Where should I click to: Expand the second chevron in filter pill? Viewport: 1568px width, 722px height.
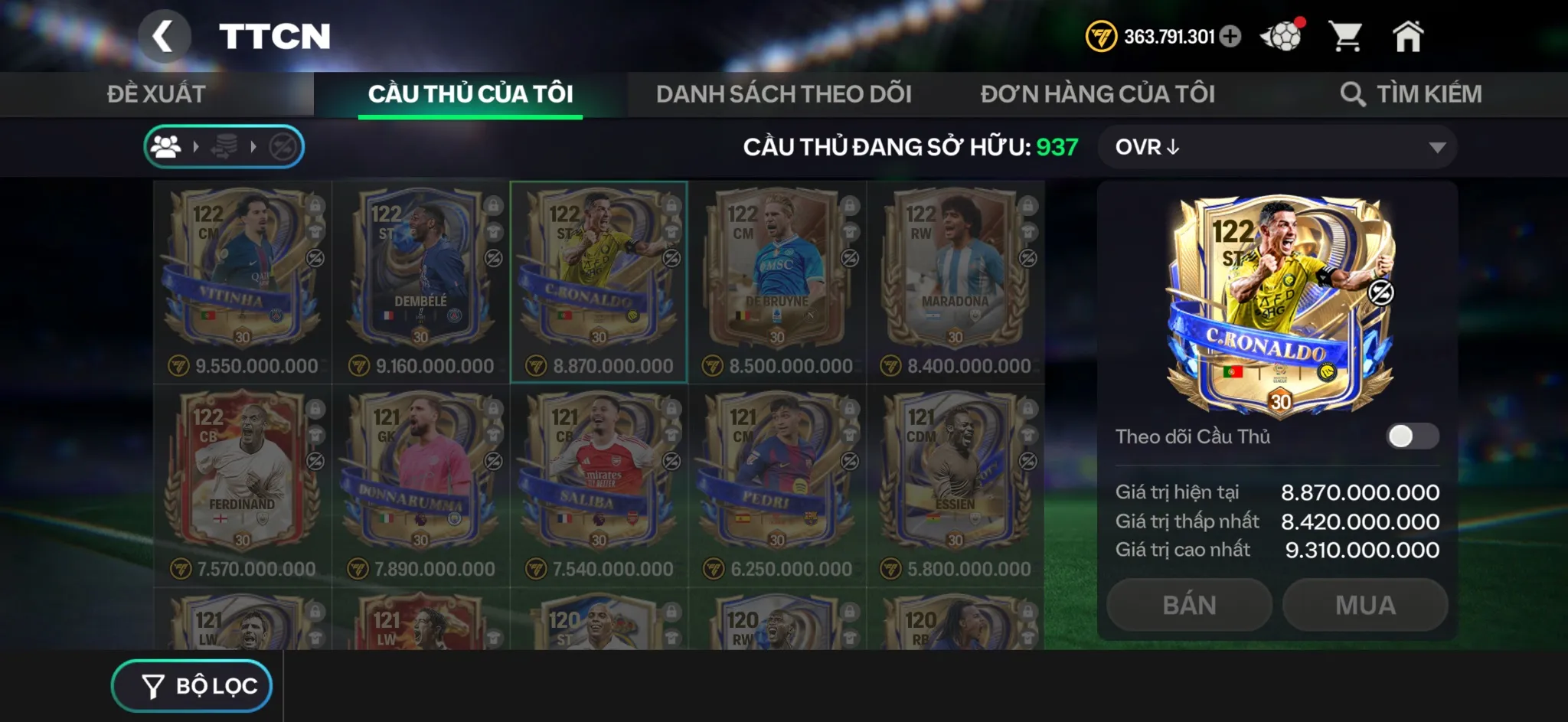[x=252, y=145]
